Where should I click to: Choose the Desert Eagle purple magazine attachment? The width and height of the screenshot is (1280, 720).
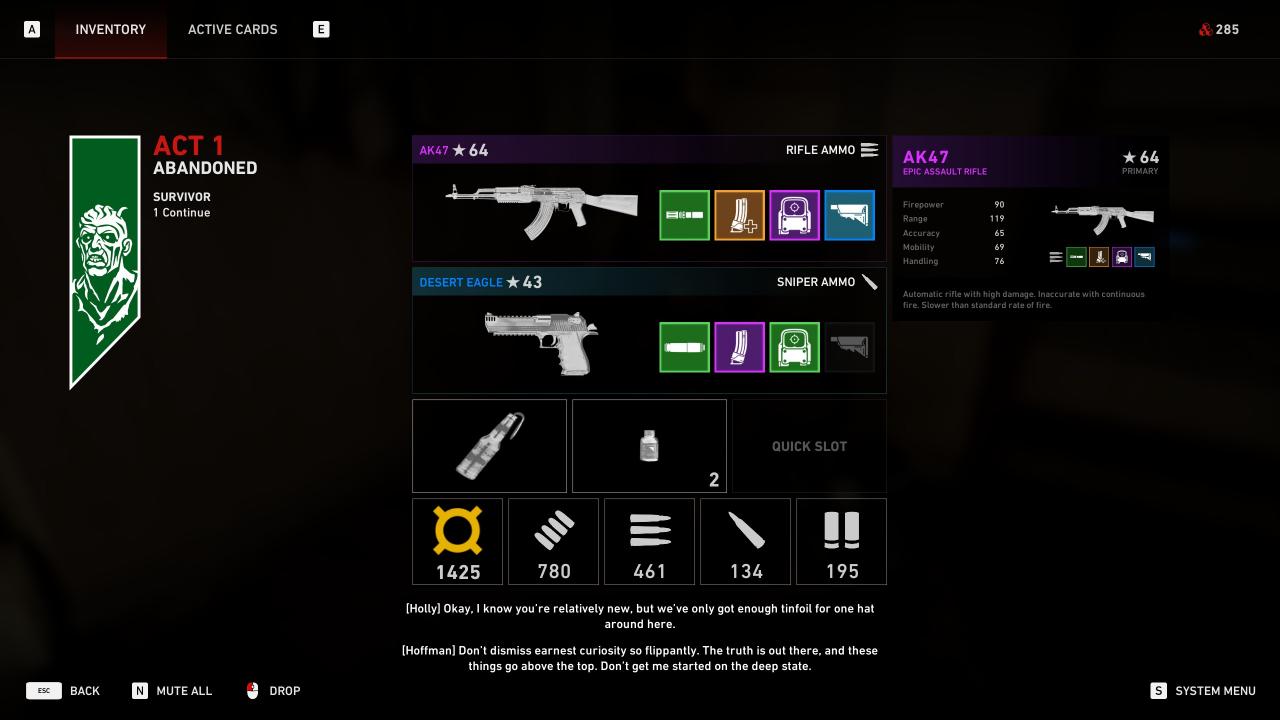tap(739, 347)
